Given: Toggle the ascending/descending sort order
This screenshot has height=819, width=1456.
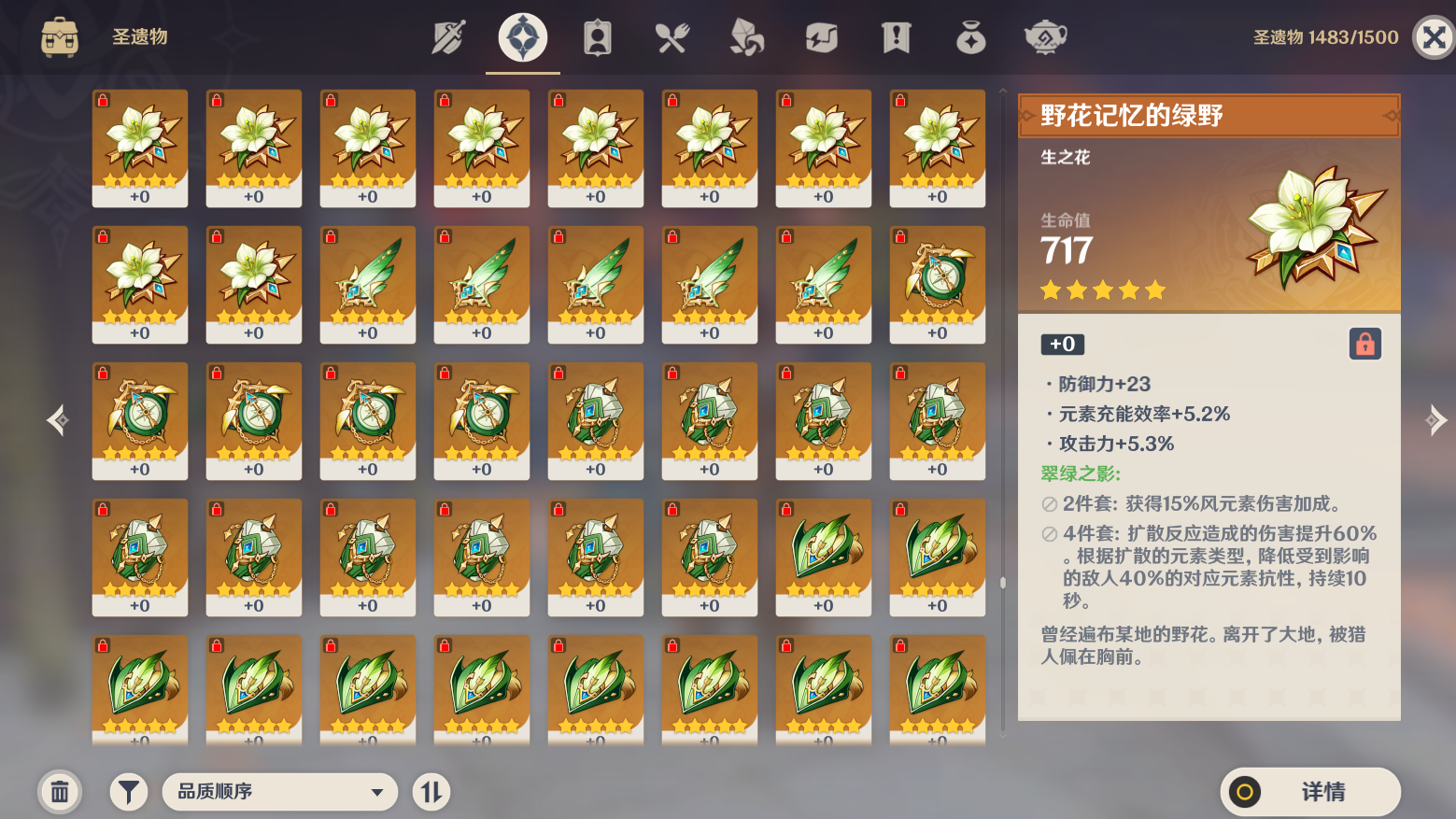Looking at the screenshot, I should point(431,791).
